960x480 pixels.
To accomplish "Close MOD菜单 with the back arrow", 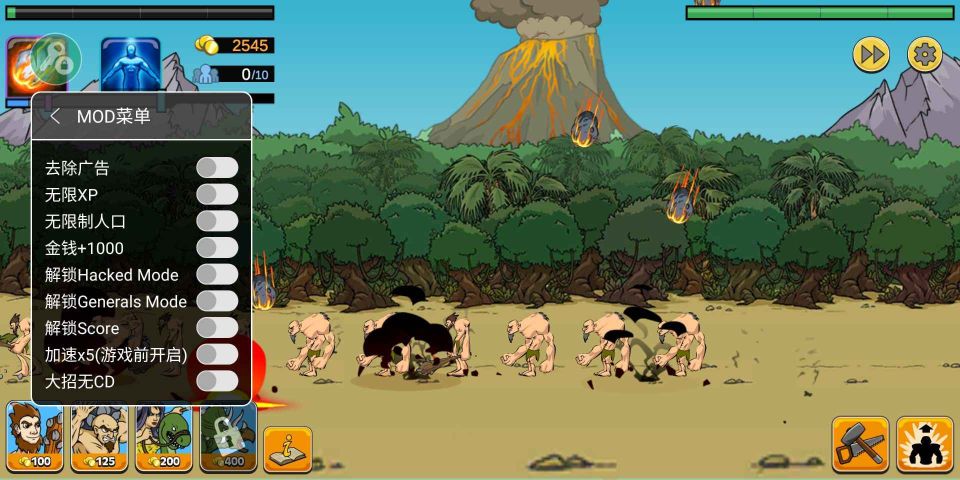I will click(x=56, y=116).
